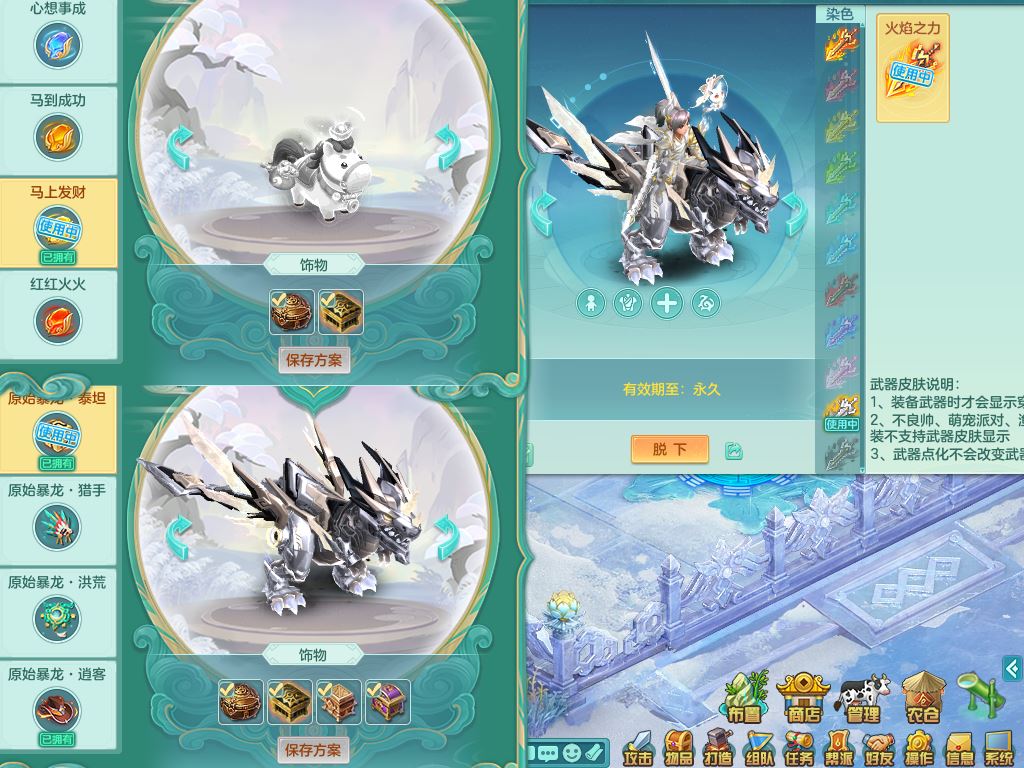1024x768 pixels.
Task: Click 脱下 to unequip the skin
Action: coord(669,449)
